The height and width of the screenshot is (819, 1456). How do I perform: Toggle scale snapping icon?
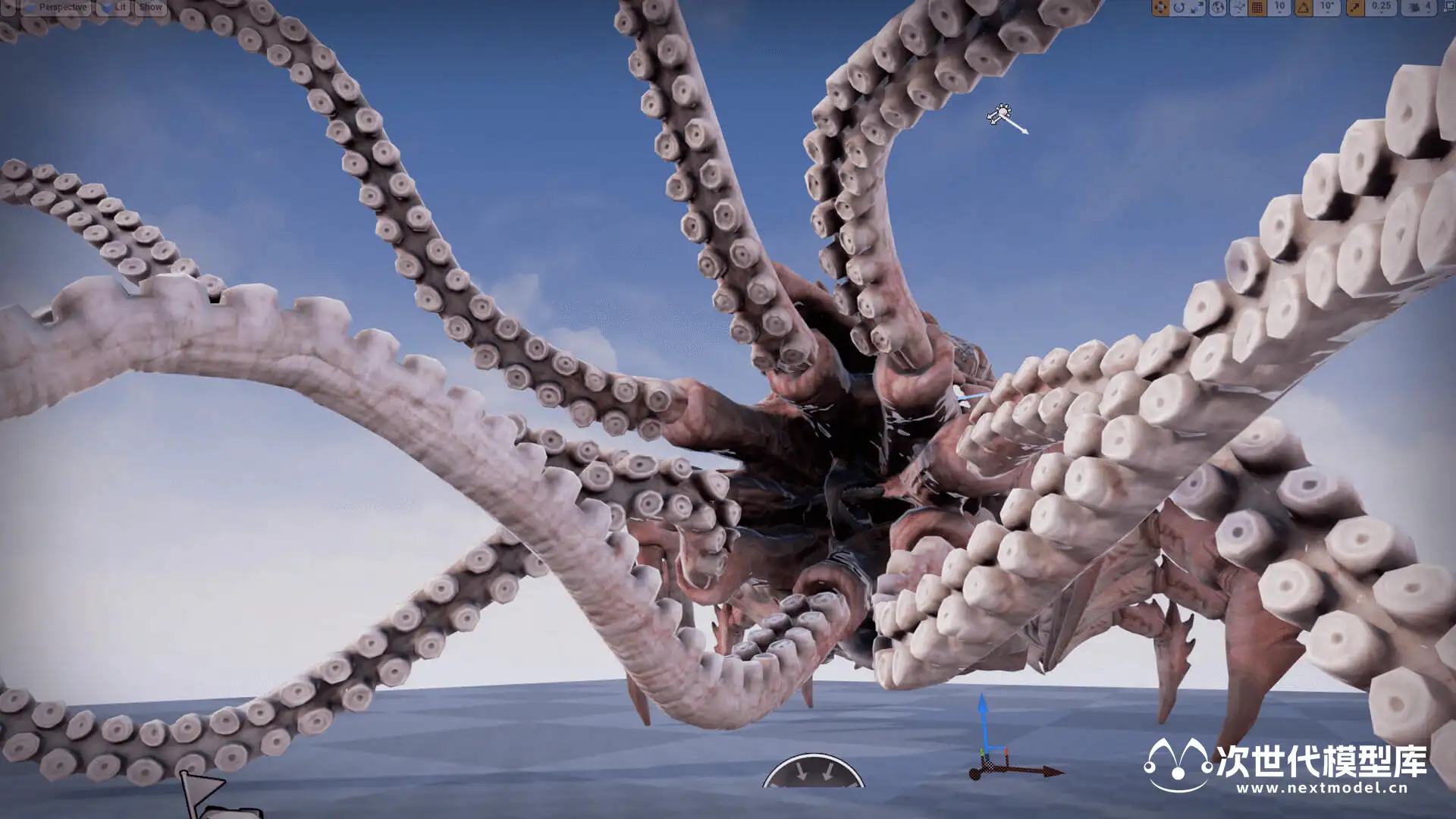tap(1355, 8)
